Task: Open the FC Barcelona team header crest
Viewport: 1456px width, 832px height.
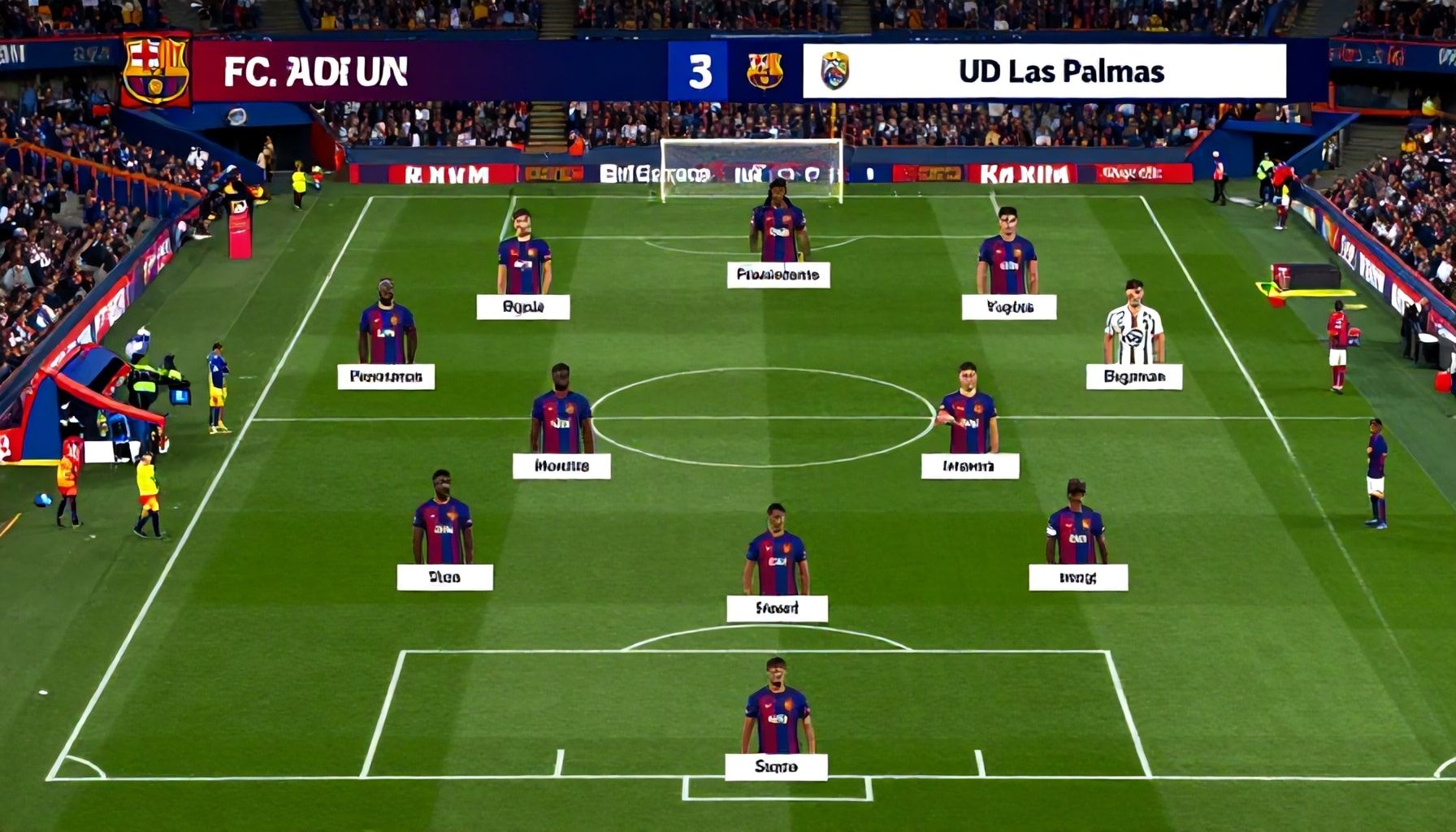Action: 155,71
